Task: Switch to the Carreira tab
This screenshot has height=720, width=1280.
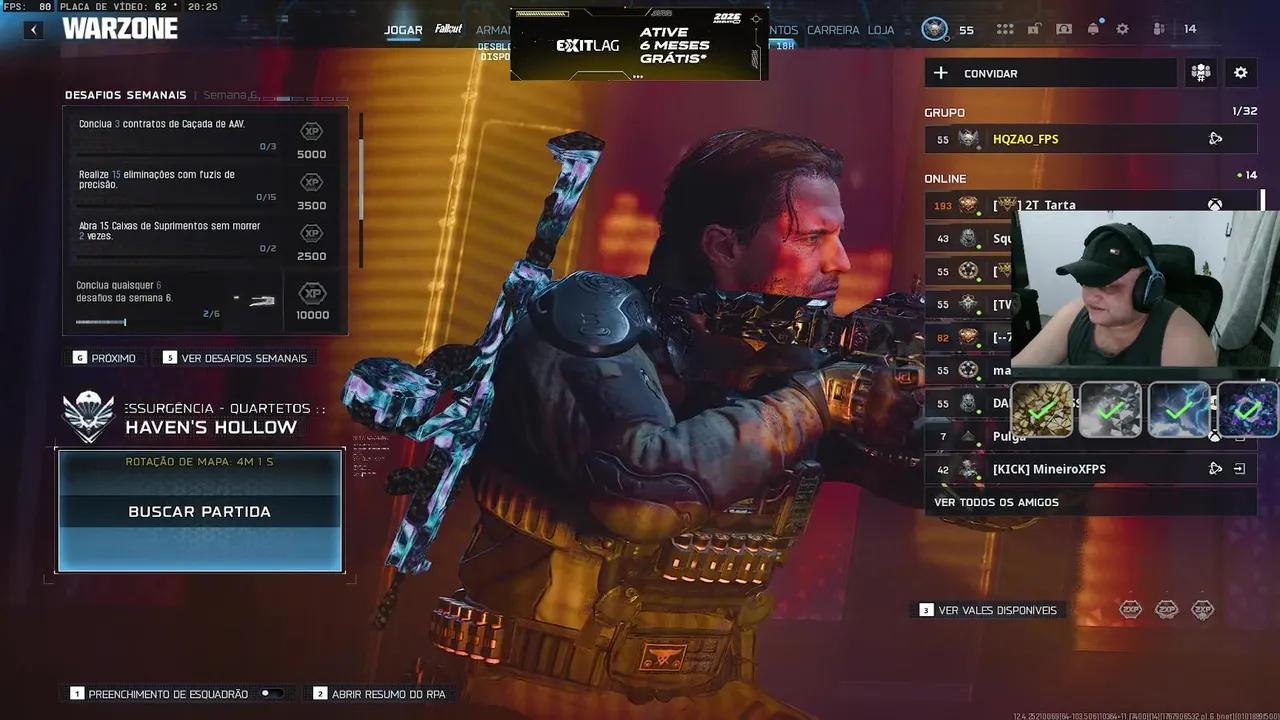Action: [834, 30]
